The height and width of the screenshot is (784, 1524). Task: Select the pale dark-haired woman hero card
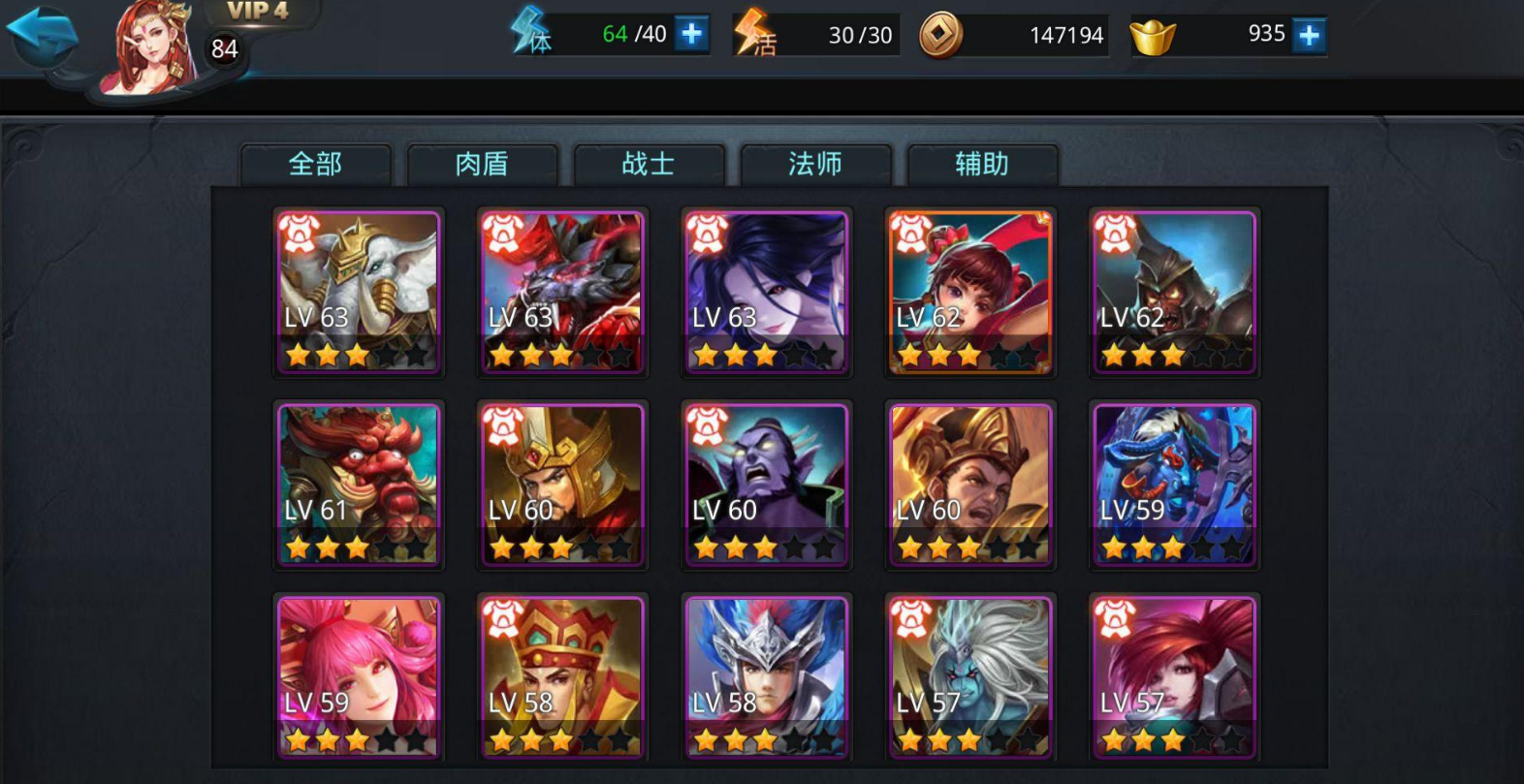pos(766,292)
